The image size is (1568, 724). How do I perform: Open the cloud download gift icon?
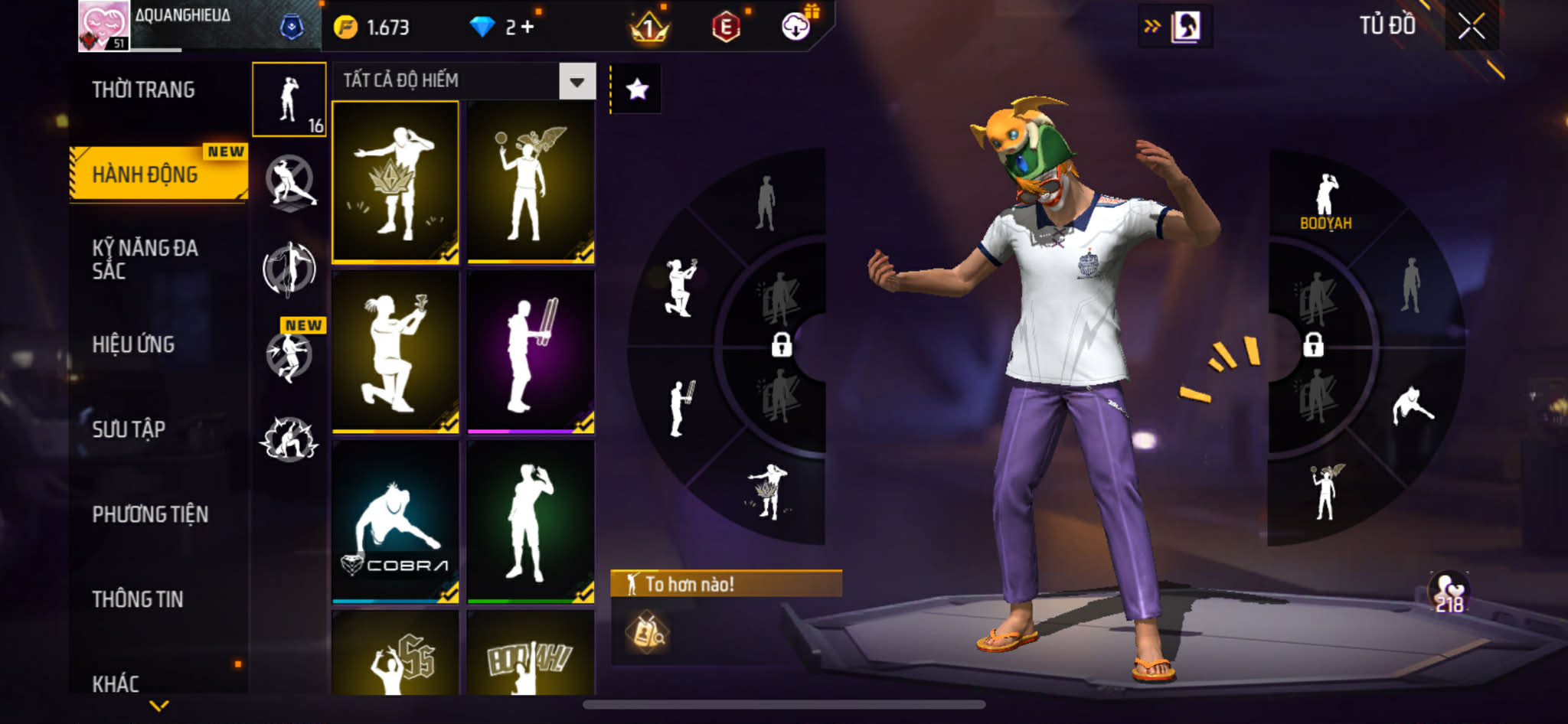click(796, 27)
